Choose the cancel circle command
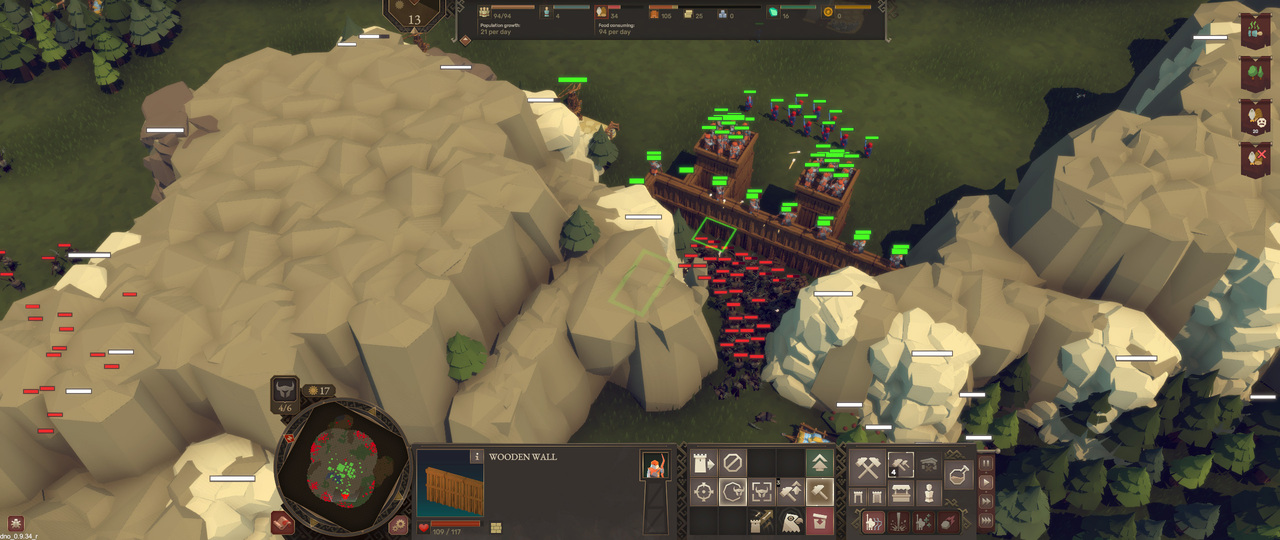Image resolution: width=1280 pixels, height=540 pixels. pyautogui.click(x=733, y=463)
